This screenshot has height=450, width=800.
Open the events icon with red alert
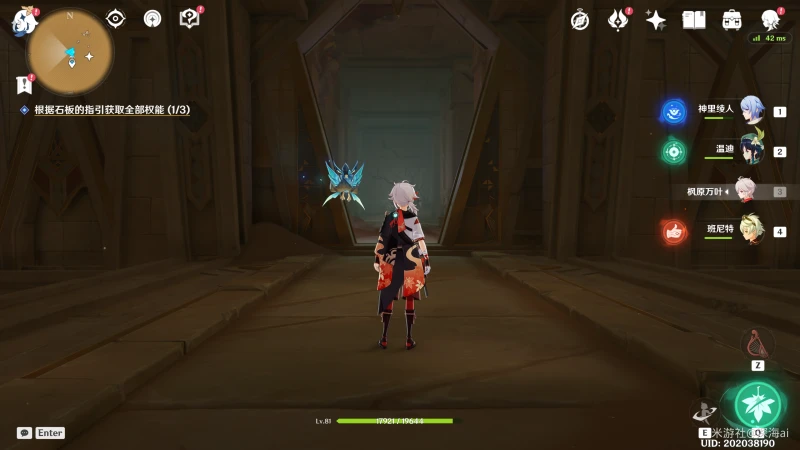(619, 20)
